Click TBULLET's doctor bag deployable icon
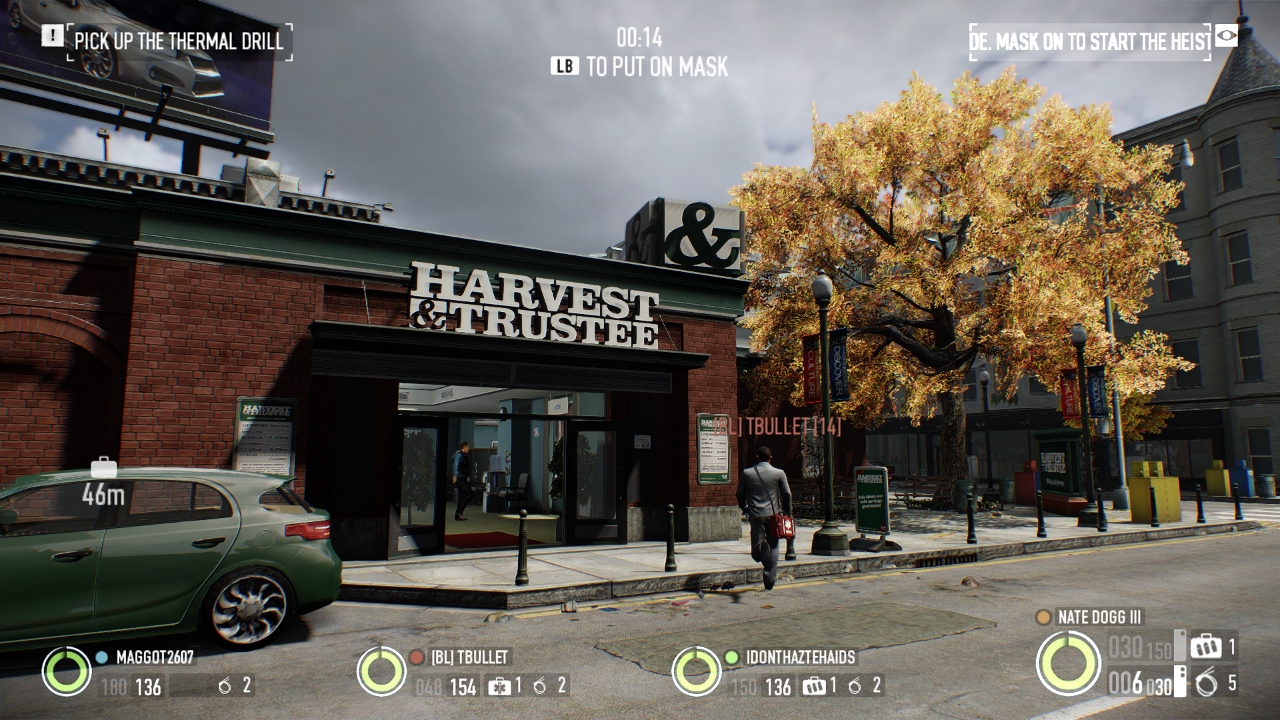Viewport: 1280px width, 720px height. [x=499, y=686]
